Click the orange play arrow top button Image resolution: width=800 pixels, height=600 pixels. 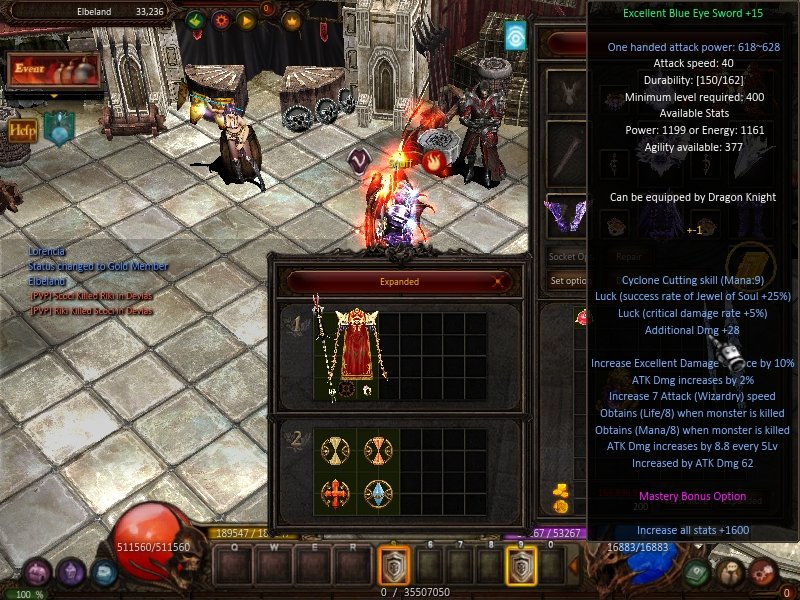point(246,20)
